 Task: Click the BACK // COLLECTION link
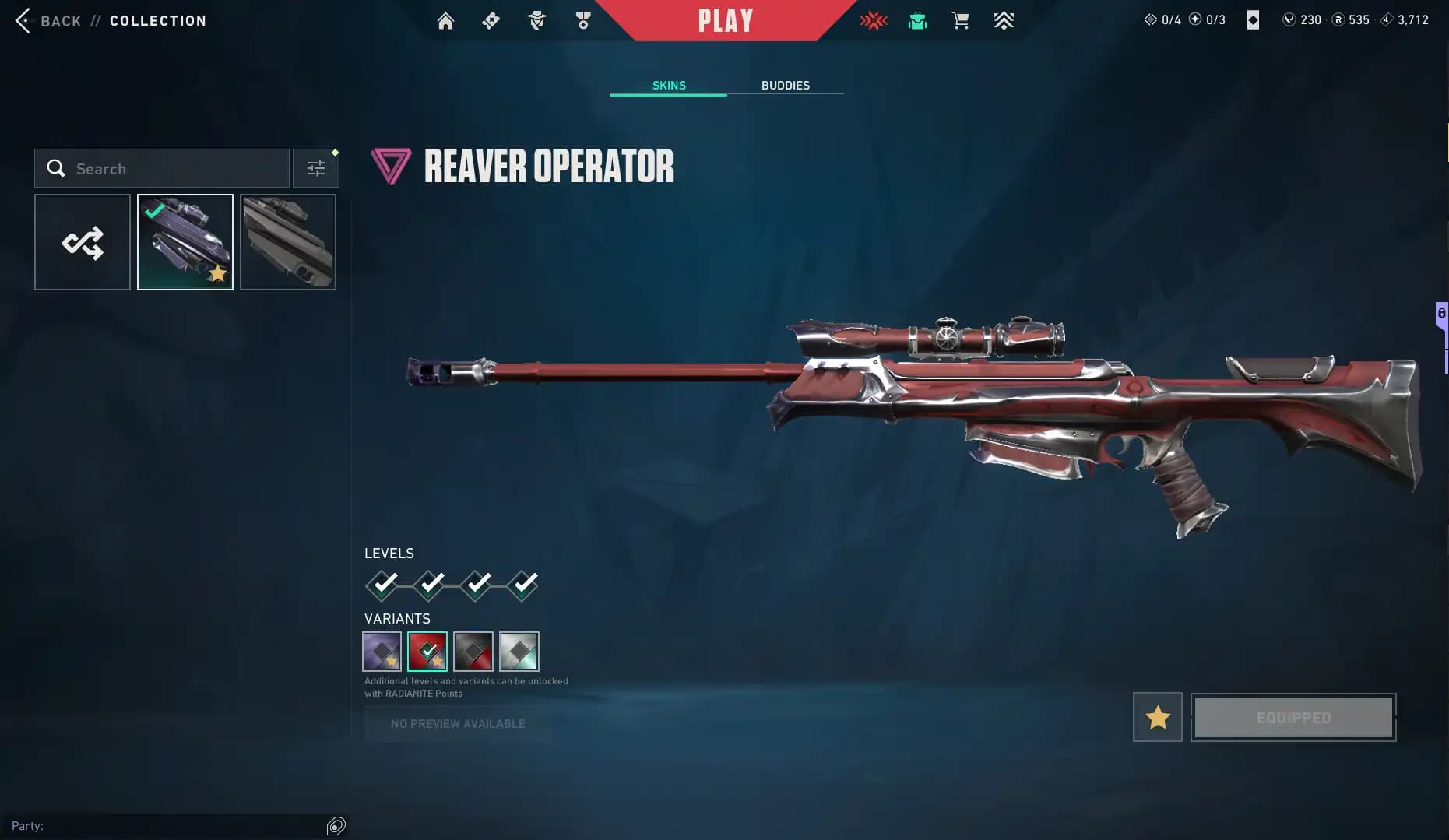pos(109,21)
